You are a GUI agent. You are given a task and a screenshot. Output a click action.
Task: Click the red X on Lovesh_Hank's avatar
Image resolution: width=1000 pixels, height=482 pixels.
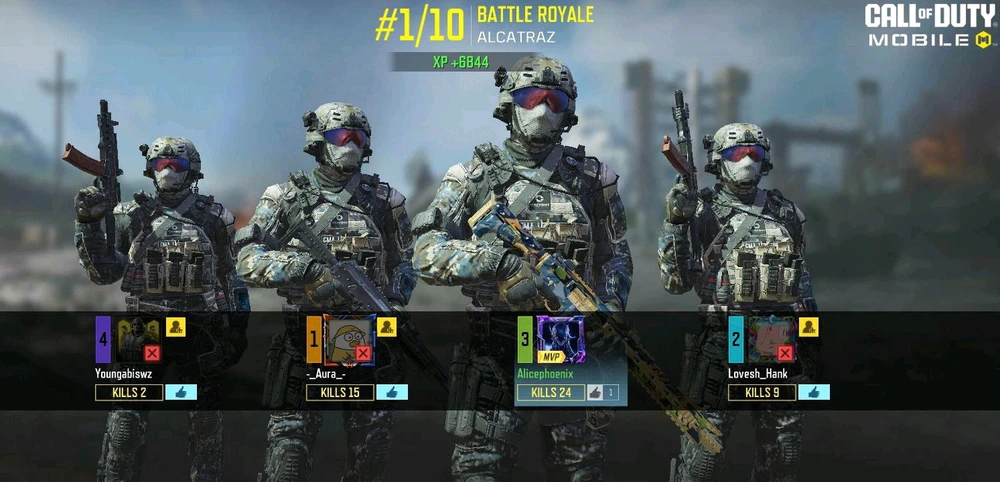[786, 353]
